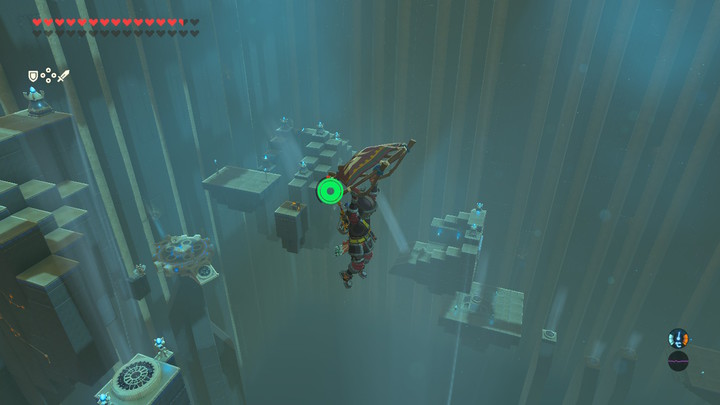Select the shield icon in the quick-select HUD
The image size is (720, 405).
[x=33, y=75]
